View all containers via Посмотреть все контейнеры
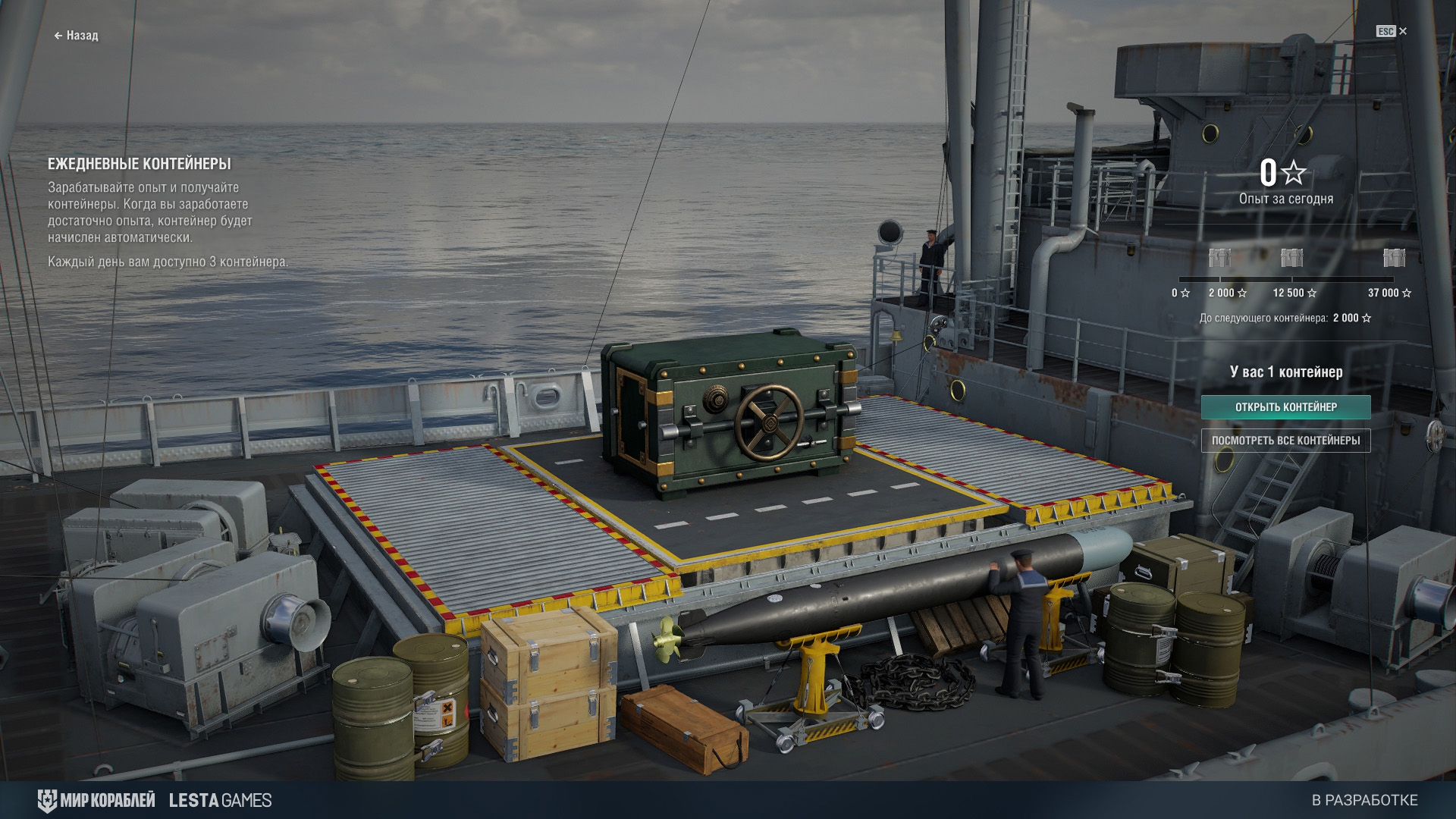1456x819 pixels. 1285,441
